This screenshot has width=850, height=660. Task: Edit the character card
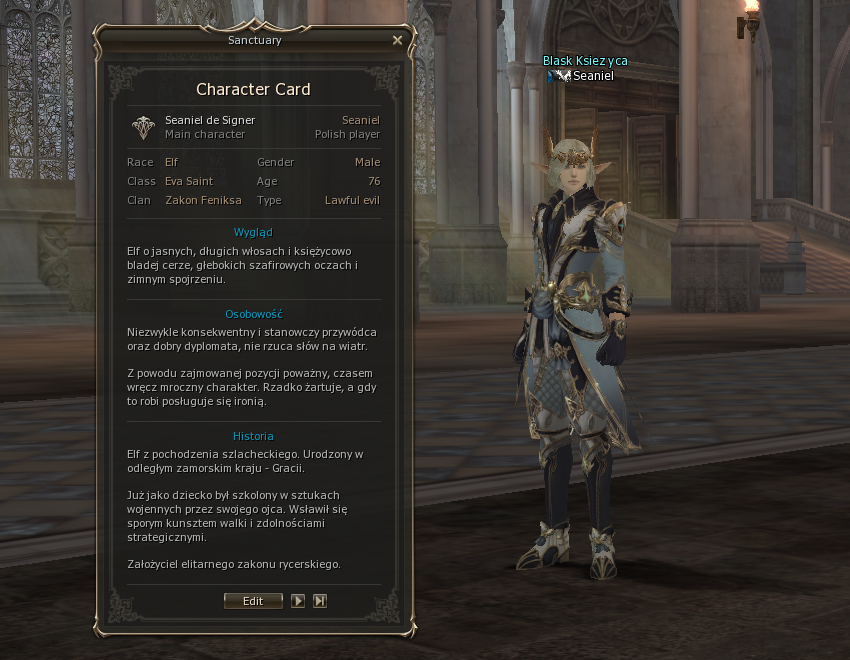[x=253, y=601]
